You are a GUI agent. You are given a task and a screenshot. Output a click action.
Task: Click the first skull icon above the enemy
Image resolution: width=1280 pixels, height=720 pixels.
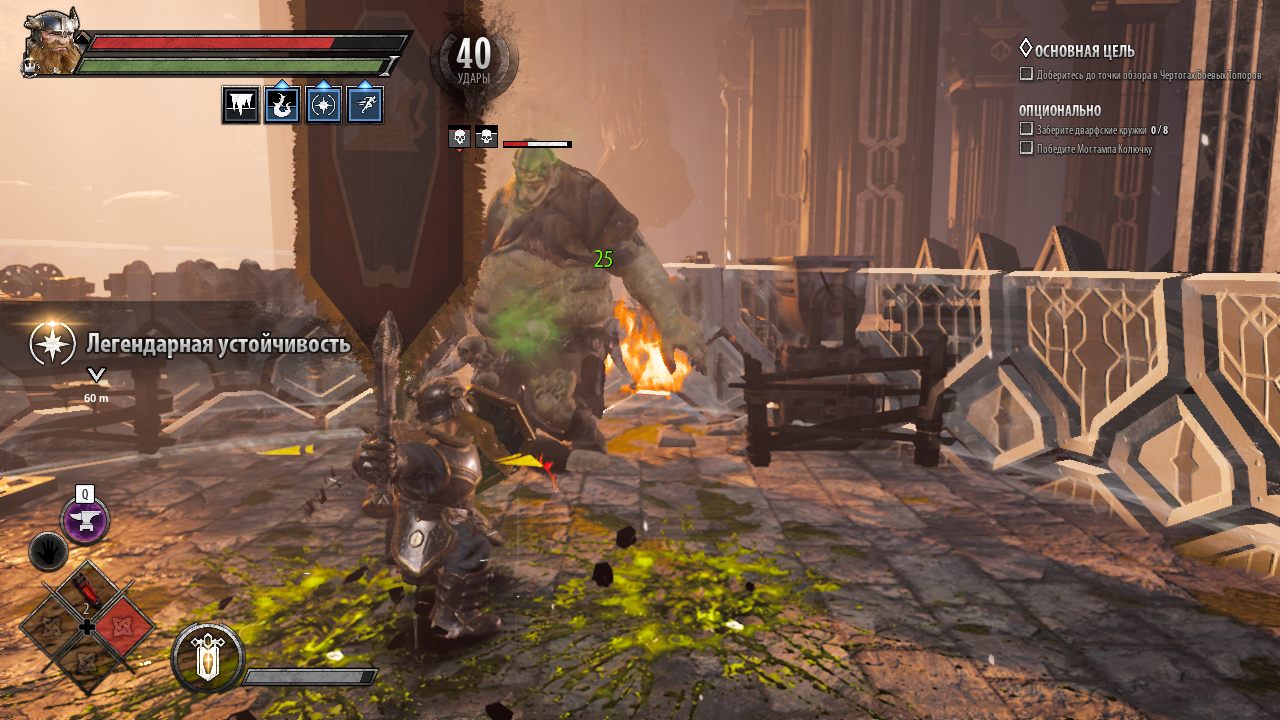coord(459,138)
